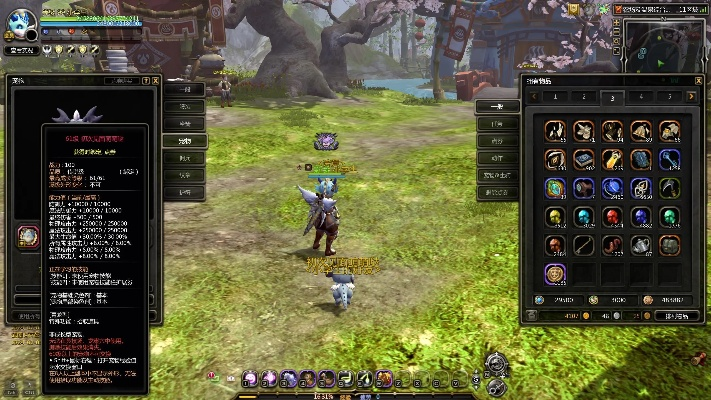The width and height of the screenshot is (711, 400).
Task: Switch to inventory page tab 1
Action: click(x=554, y=97)
